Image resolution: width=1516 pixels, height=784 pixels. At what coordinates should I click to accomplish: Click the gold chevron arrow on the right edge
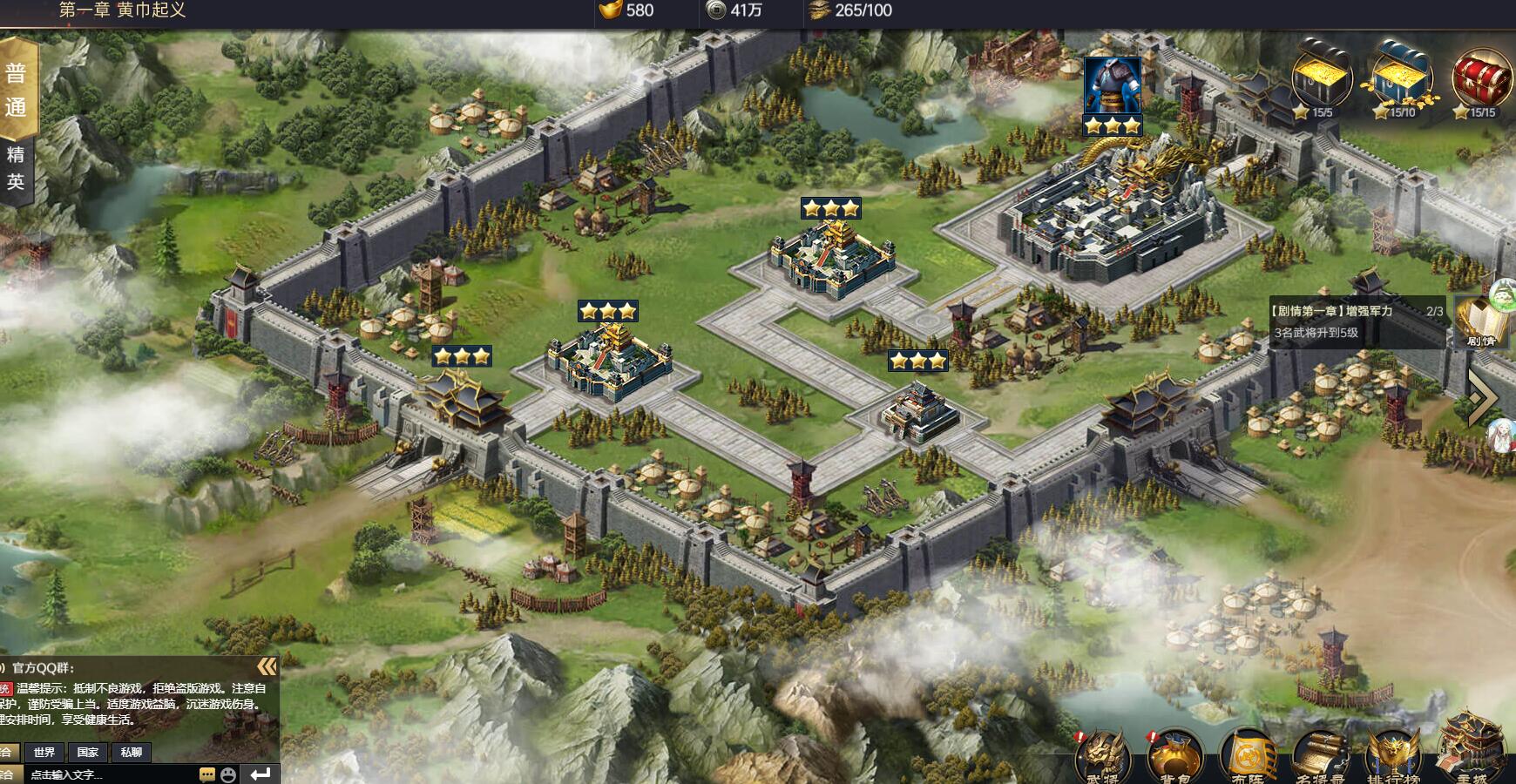[1483, 397]
